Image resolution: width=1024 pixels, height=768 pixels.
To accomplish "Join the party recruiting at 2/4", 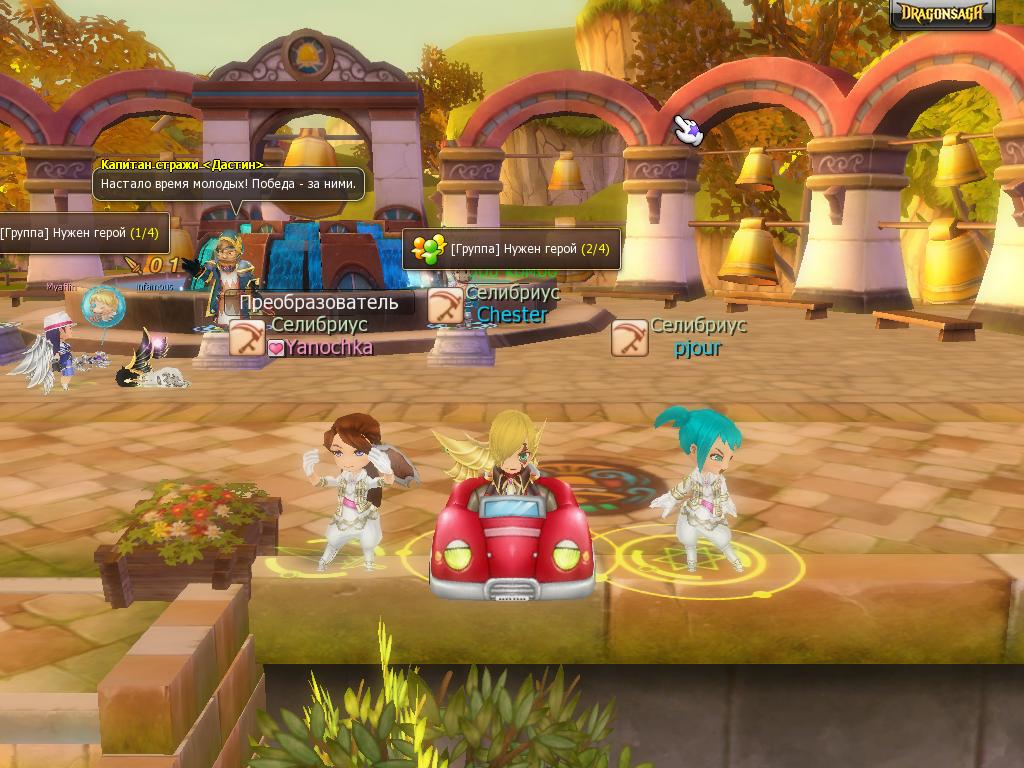I will point(511,249).
